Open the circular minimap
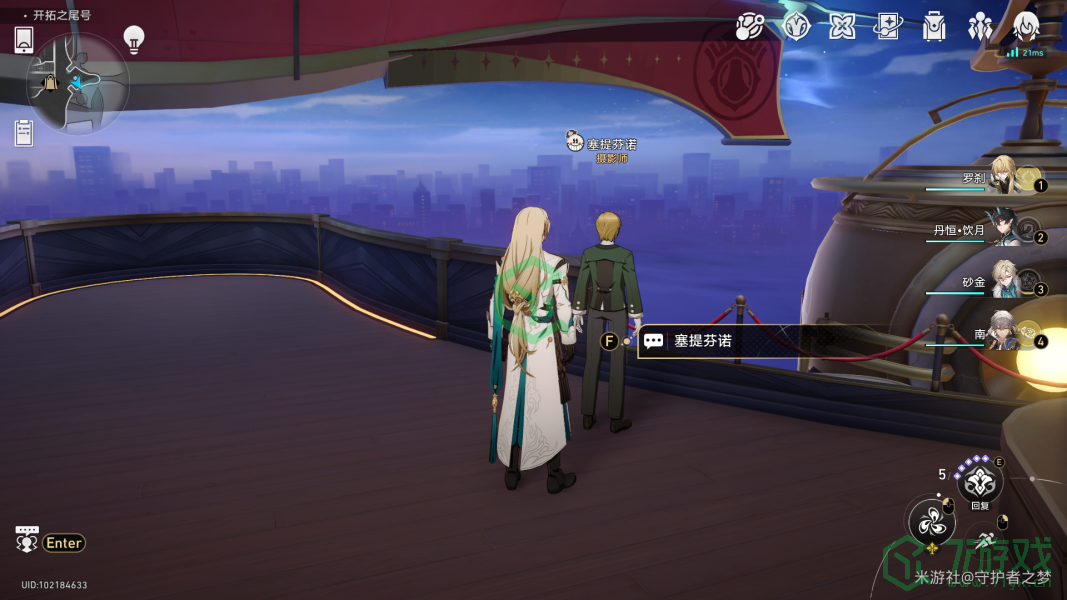The height and width of the screenshot is (600, 1067). pyautogui.click(x=78, y=84)
